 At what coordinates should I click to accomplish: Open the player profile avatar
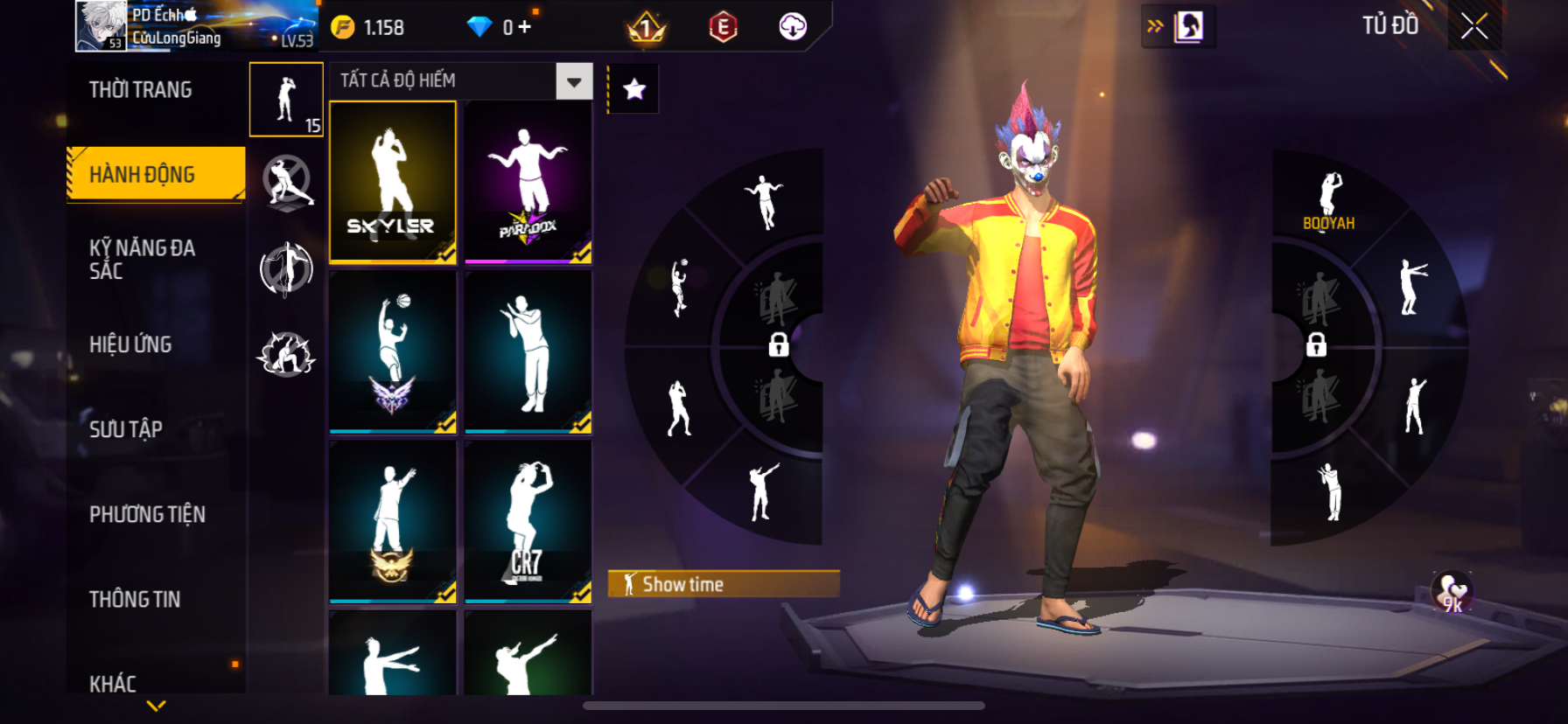[x=101, y=26]
